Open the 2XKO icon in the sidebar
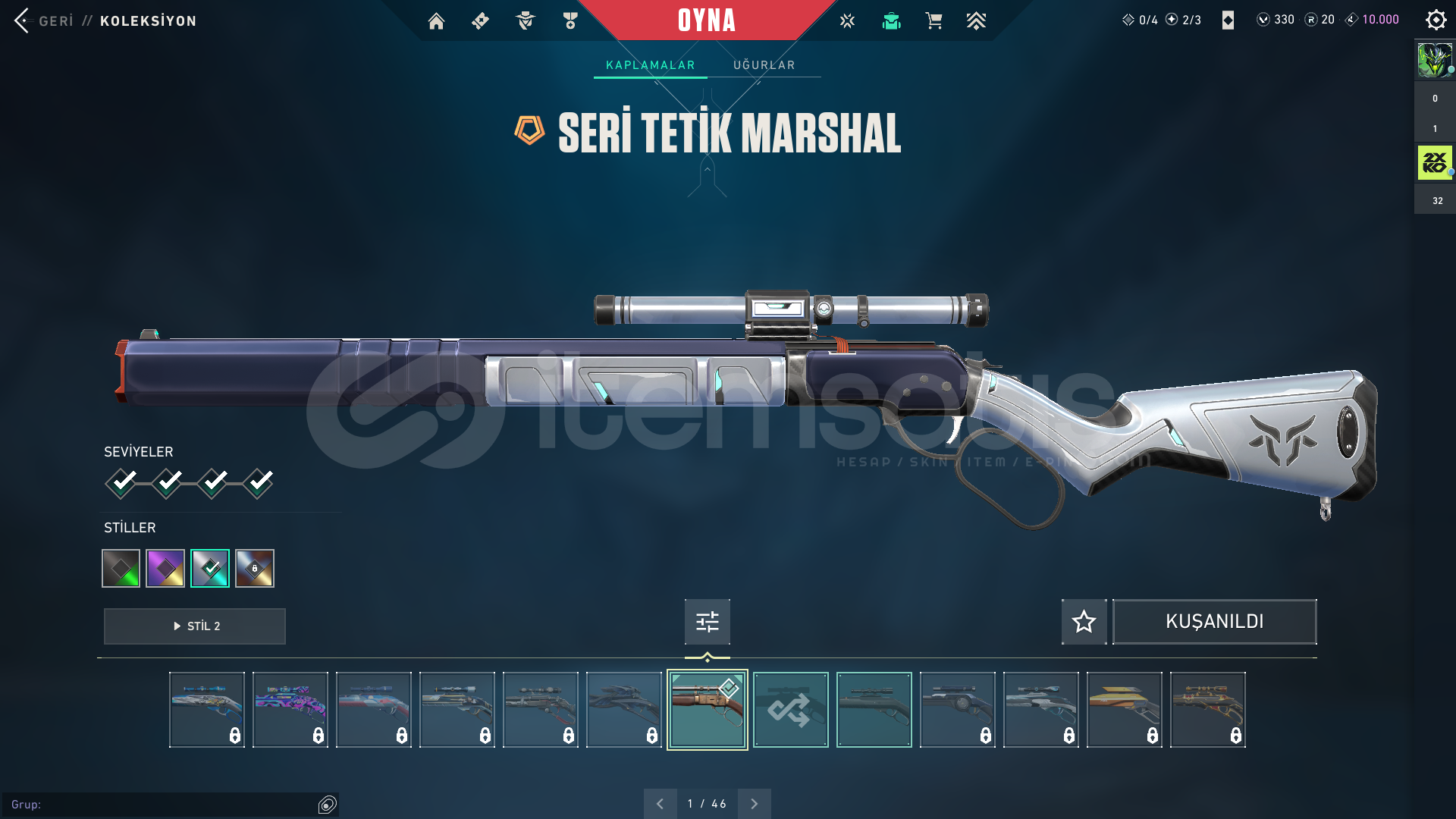This screenshot has height=819, width=1456. pyautogui.click(x=1434, y=163)
